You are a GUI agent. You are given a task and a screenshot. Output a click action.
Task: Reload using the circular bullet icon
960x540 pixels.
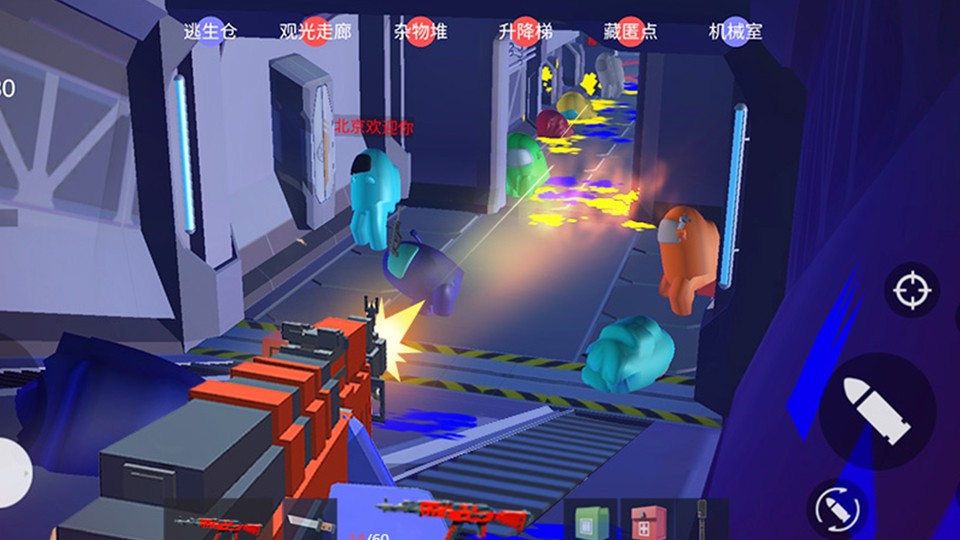tap(836, 507)
